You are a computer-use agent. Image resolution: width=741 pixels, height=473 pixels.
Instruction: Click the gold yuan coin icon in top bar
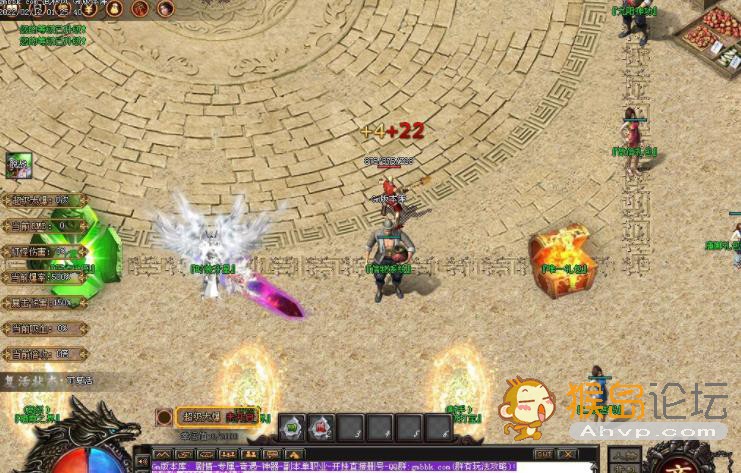pyautogui.click(x=90, y=9)
